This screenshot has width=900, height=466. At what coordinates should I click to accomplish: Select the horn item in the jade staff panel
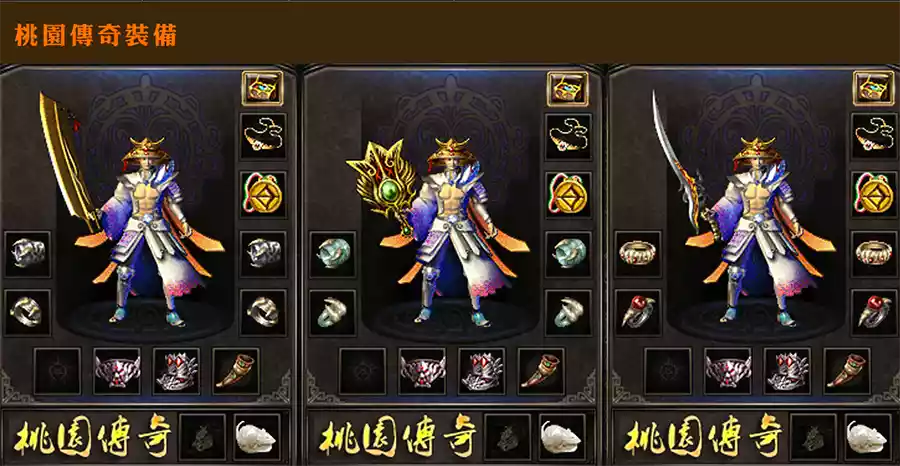click(541, 369)
